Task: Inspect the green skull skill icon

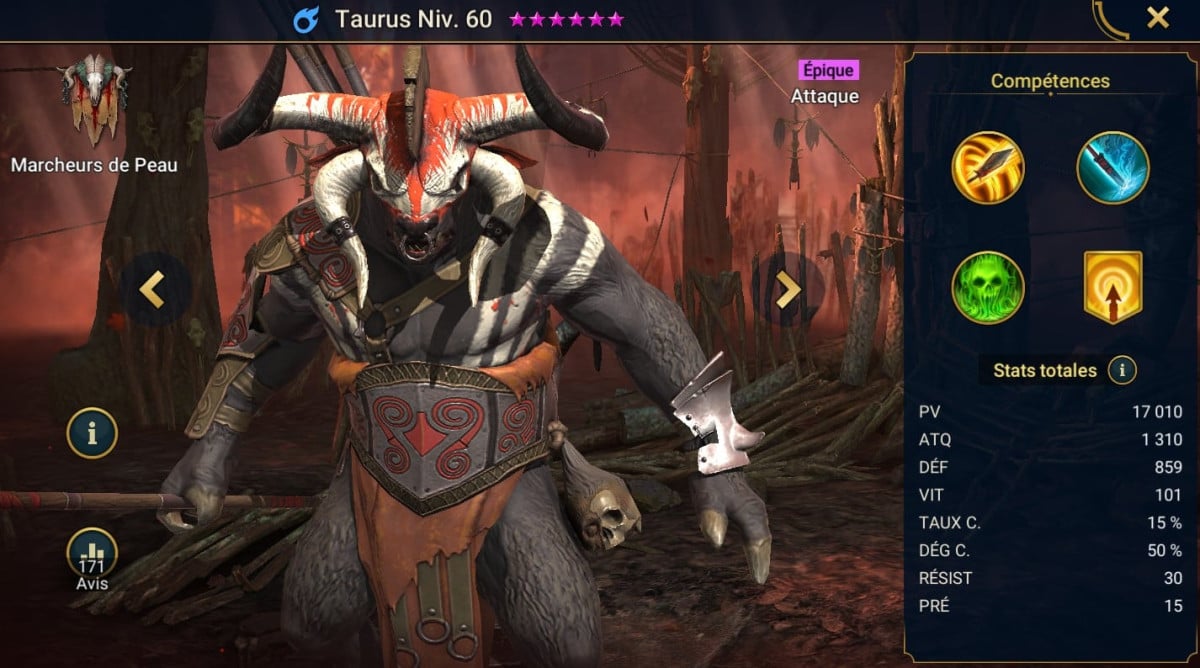Action: pyautogui.click(x=987, y=287)
